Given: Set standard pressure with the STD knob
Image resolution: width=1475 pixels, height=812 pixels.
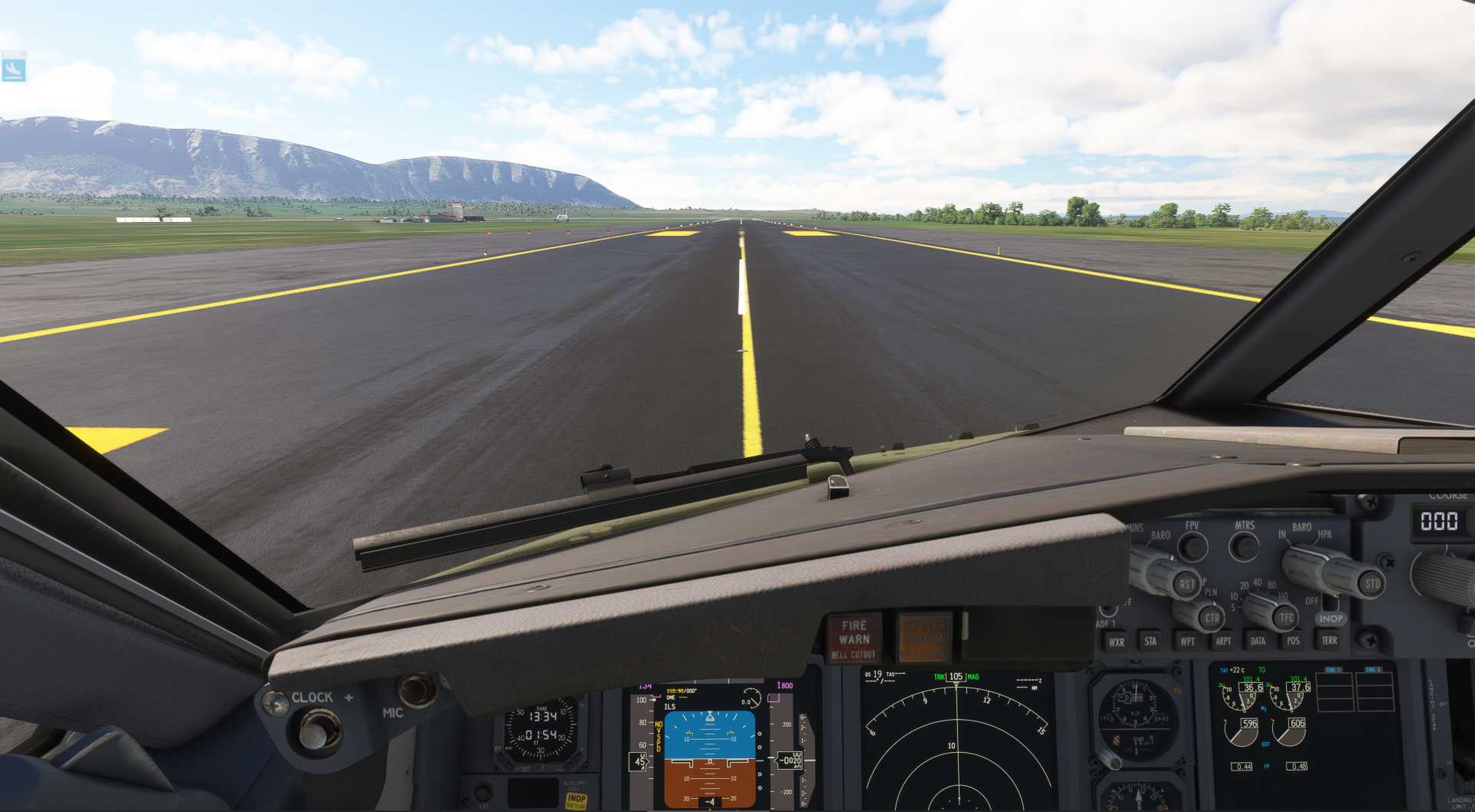Looking at the screenshot, I should (1372, 583).
